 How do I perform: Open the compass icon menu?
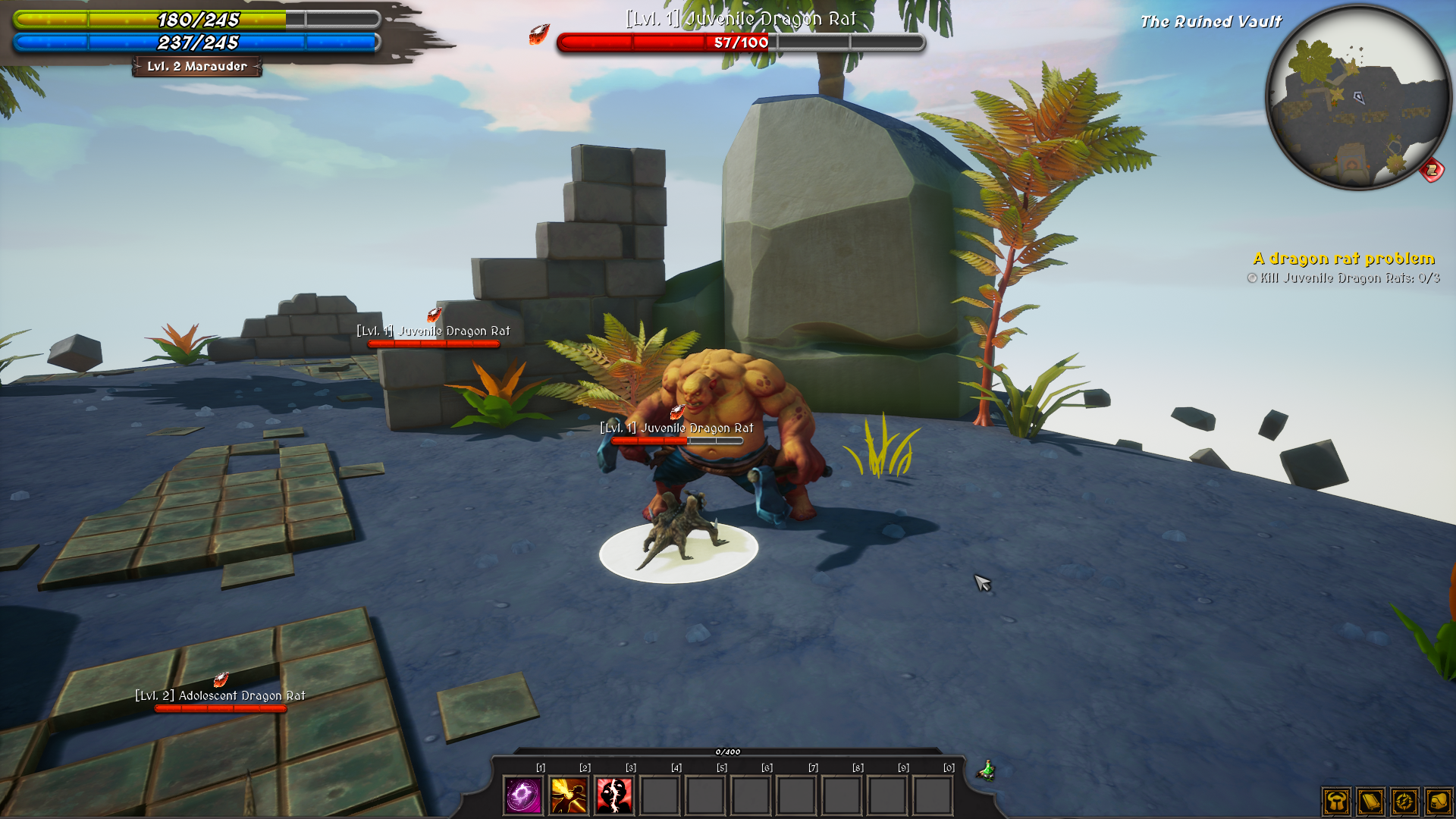(1404, 802)
